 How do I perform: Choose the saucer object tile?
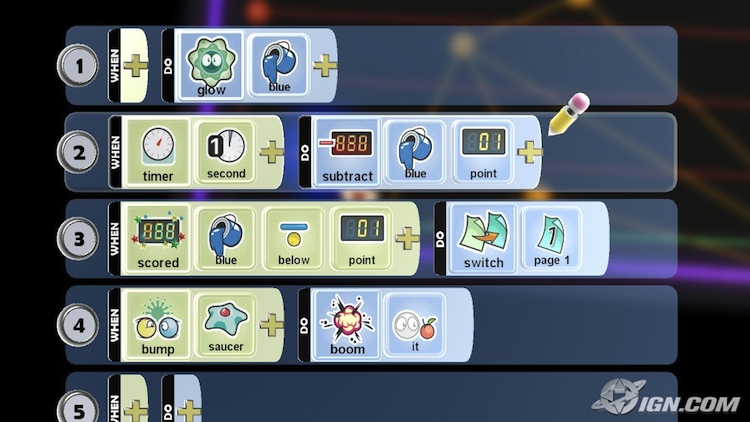tap(225, 325)
